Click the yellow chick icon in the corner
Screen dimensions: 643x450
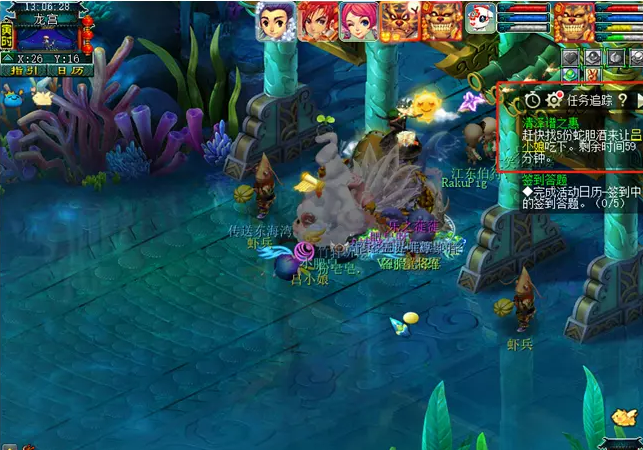pos(624,418)
